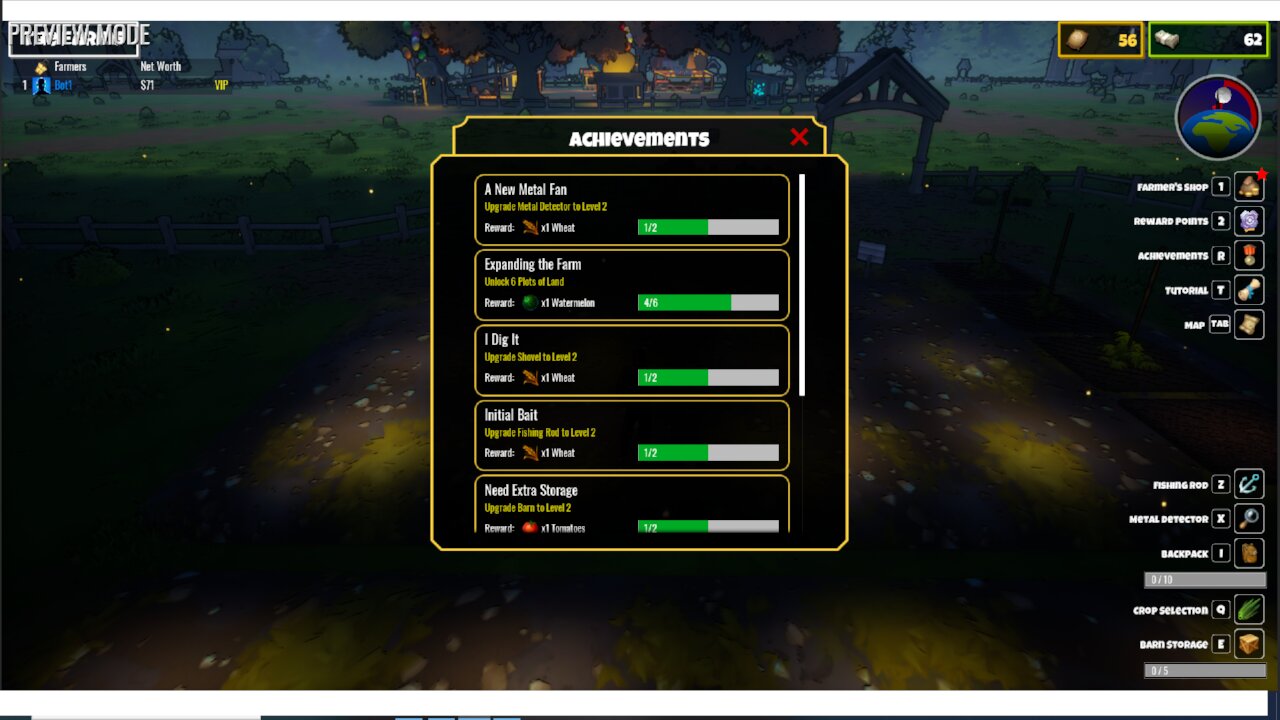Open the Reward Points menu
The height and width of the screenshot is (720, 1280).
[1249, 221]
